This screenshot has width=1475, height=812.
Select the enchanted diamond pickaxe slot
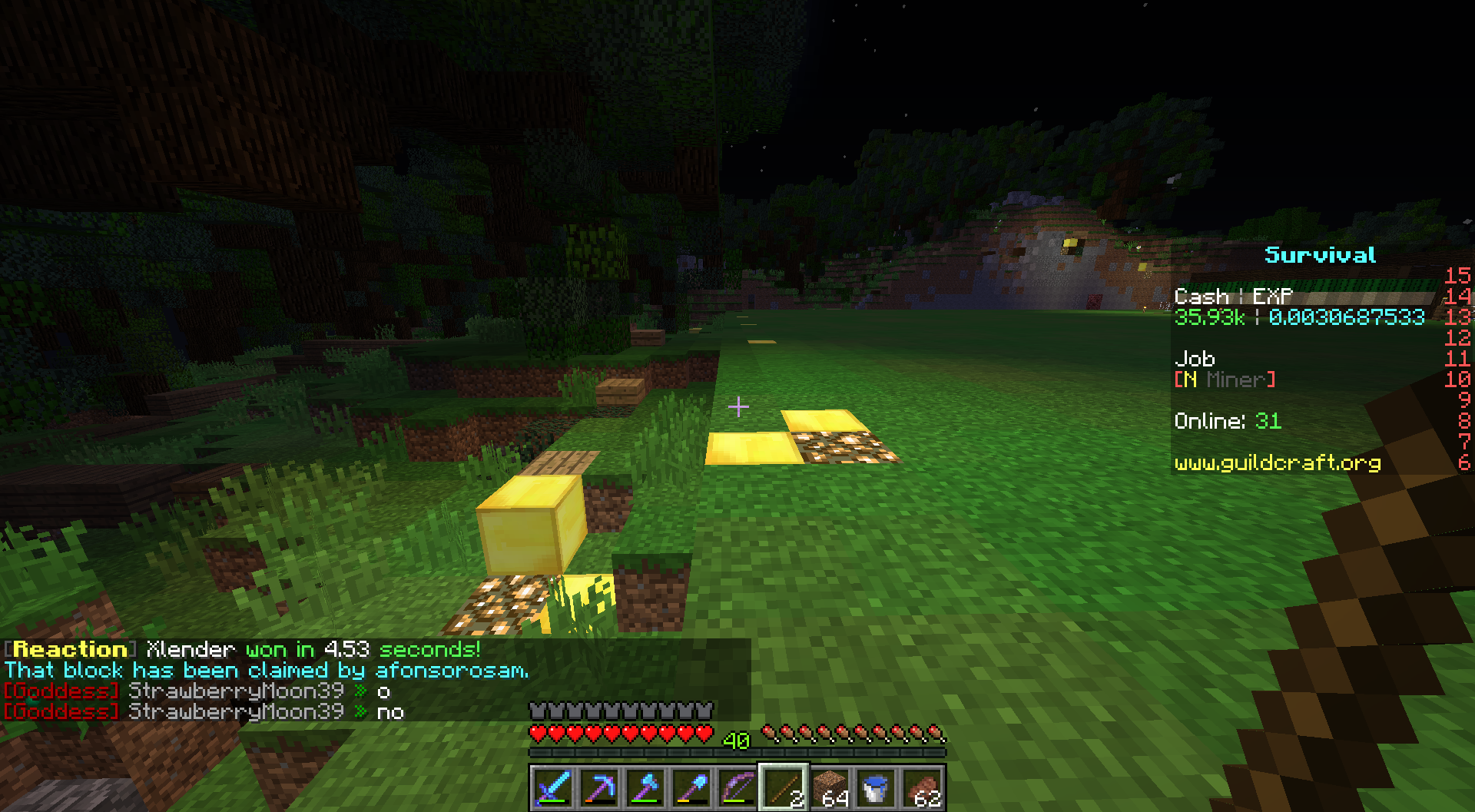599,788
